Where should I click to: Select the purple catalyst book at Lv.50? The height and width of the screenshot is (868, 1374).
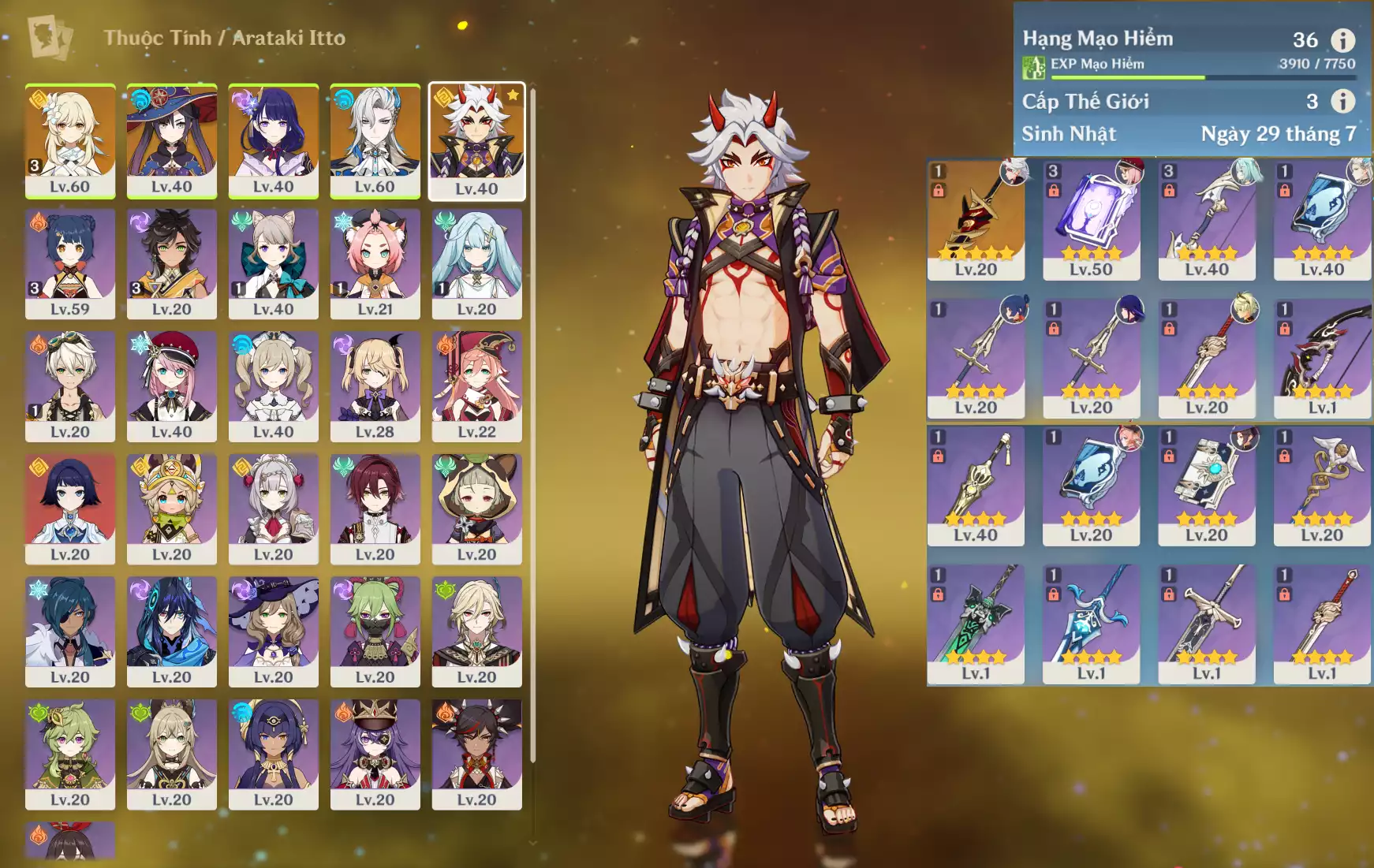click(1091, 220)
